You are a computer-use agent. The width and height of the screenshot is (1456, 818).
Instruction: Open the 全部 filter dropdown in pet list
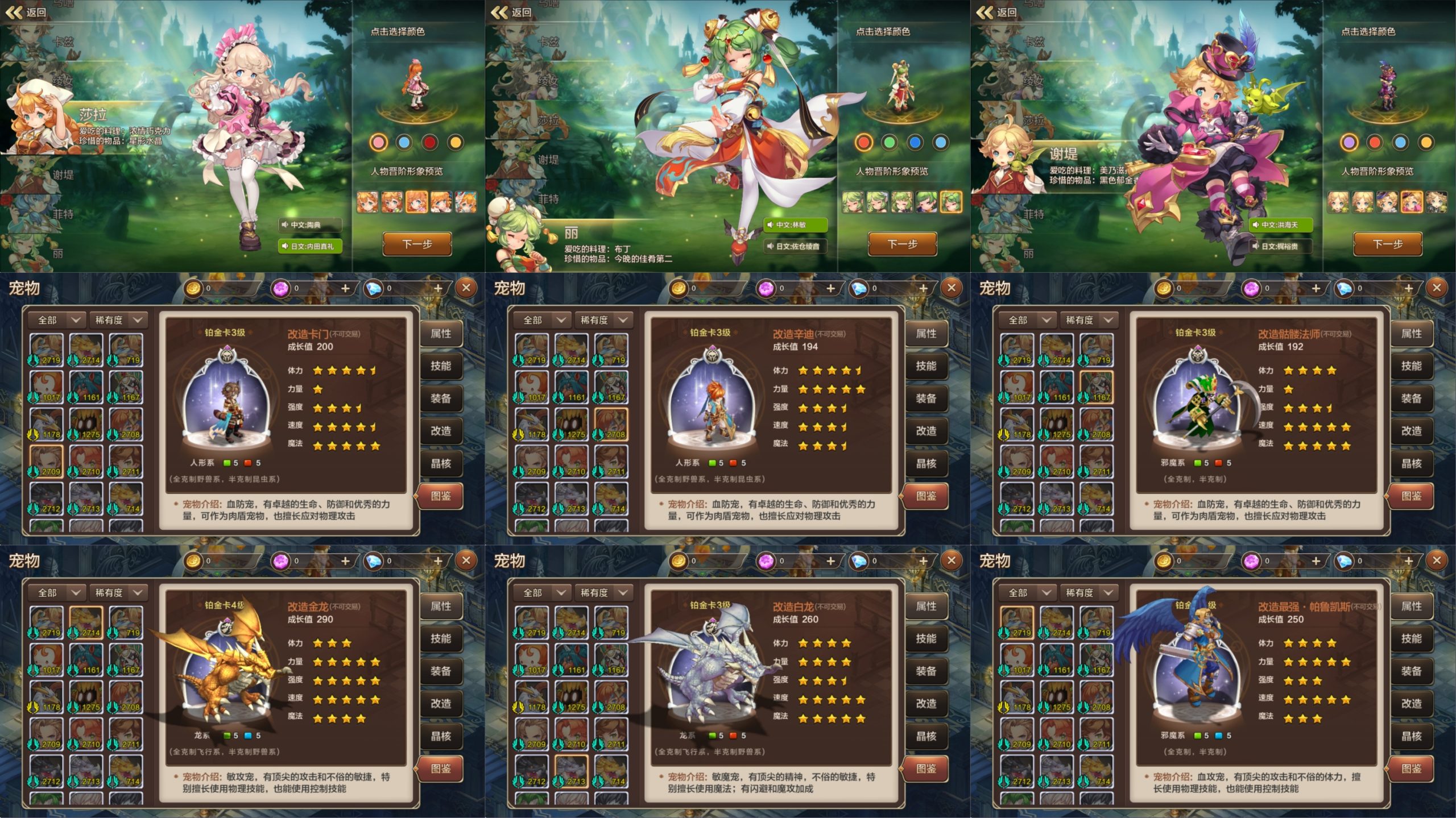(56, 320)
